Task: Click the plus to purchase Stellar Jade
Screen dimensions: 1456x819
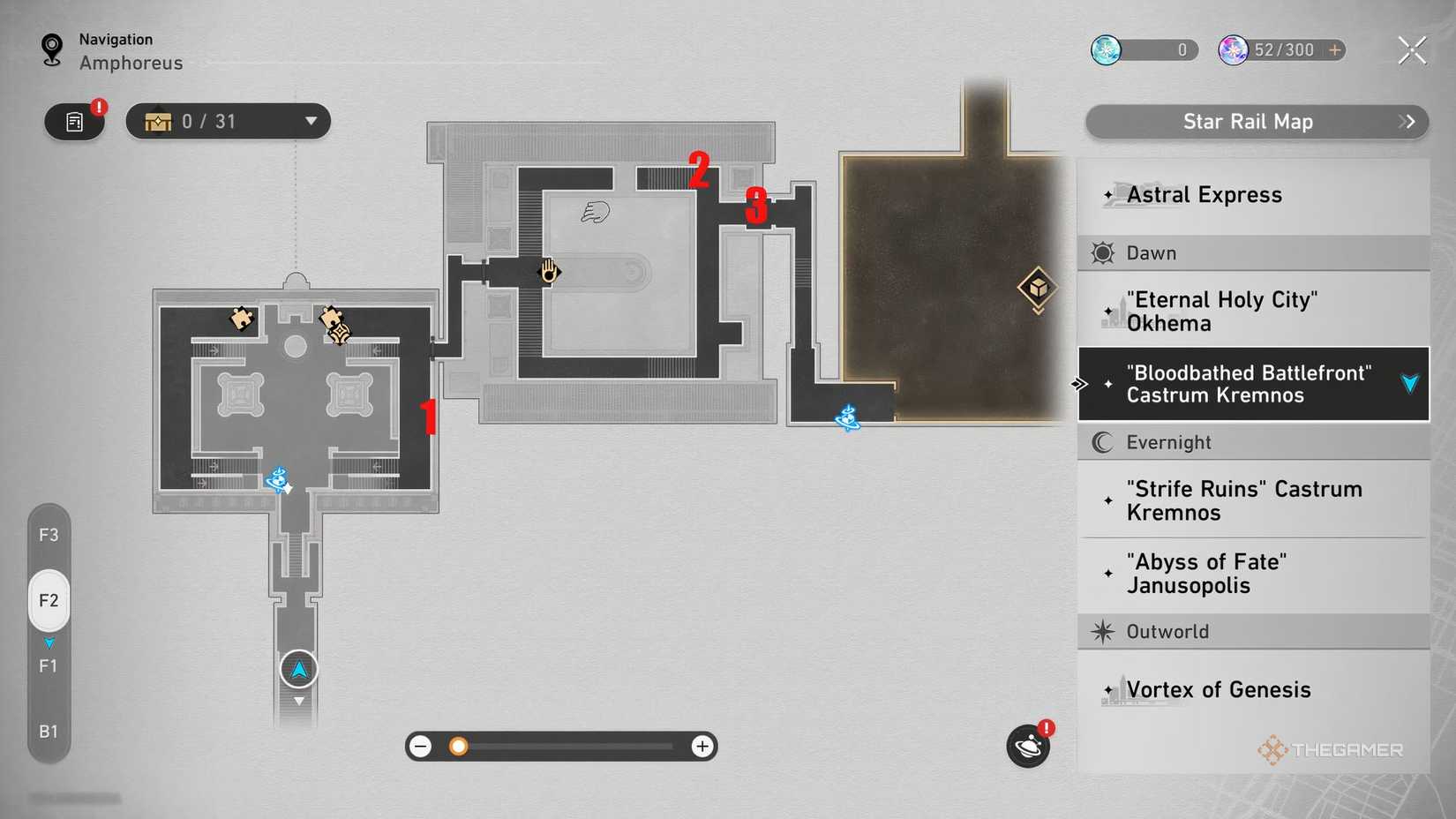Action: (x=1335, y=50)
